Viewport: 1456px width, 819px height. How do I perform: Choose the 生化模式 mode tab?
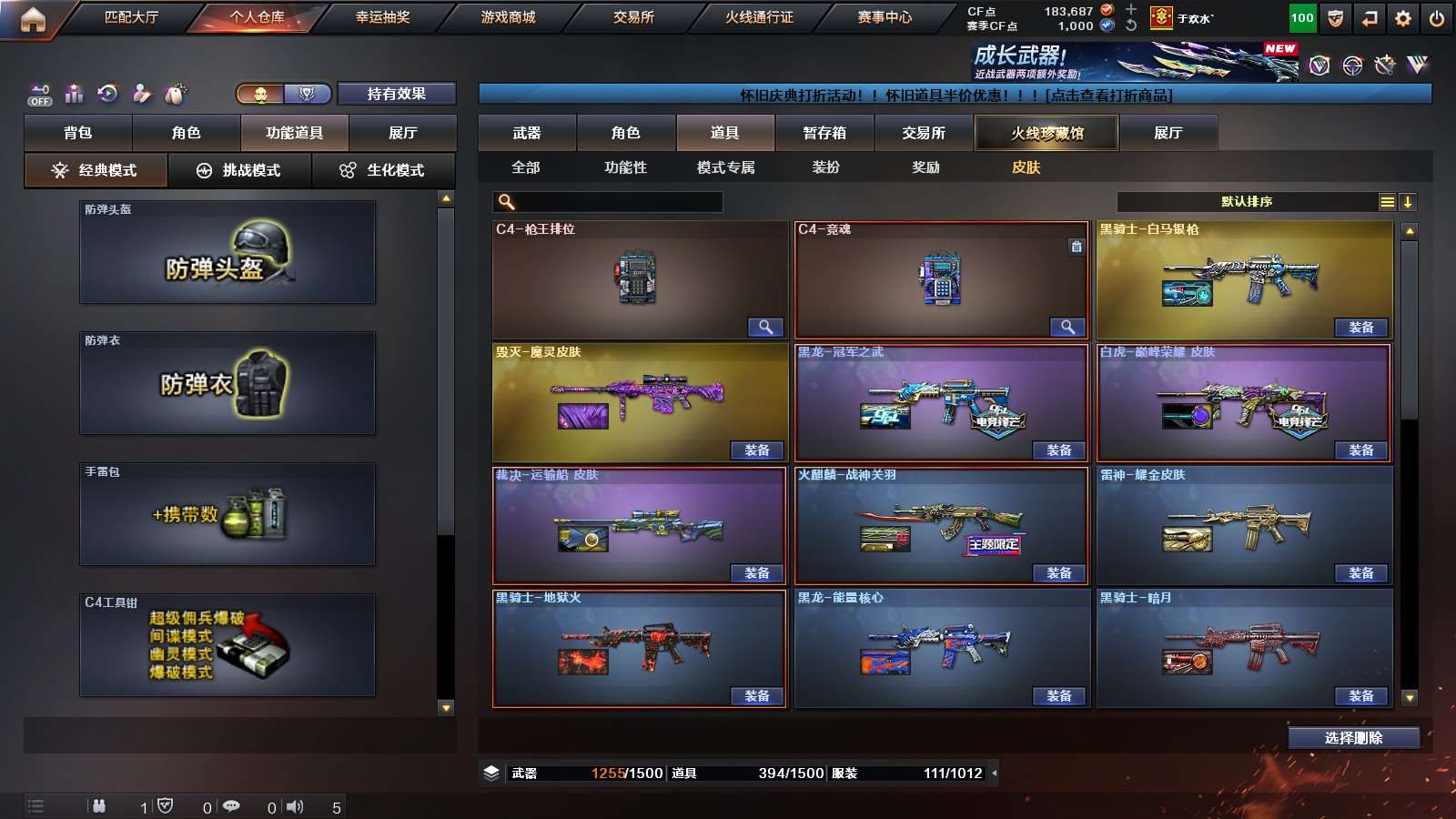[383, 170]
